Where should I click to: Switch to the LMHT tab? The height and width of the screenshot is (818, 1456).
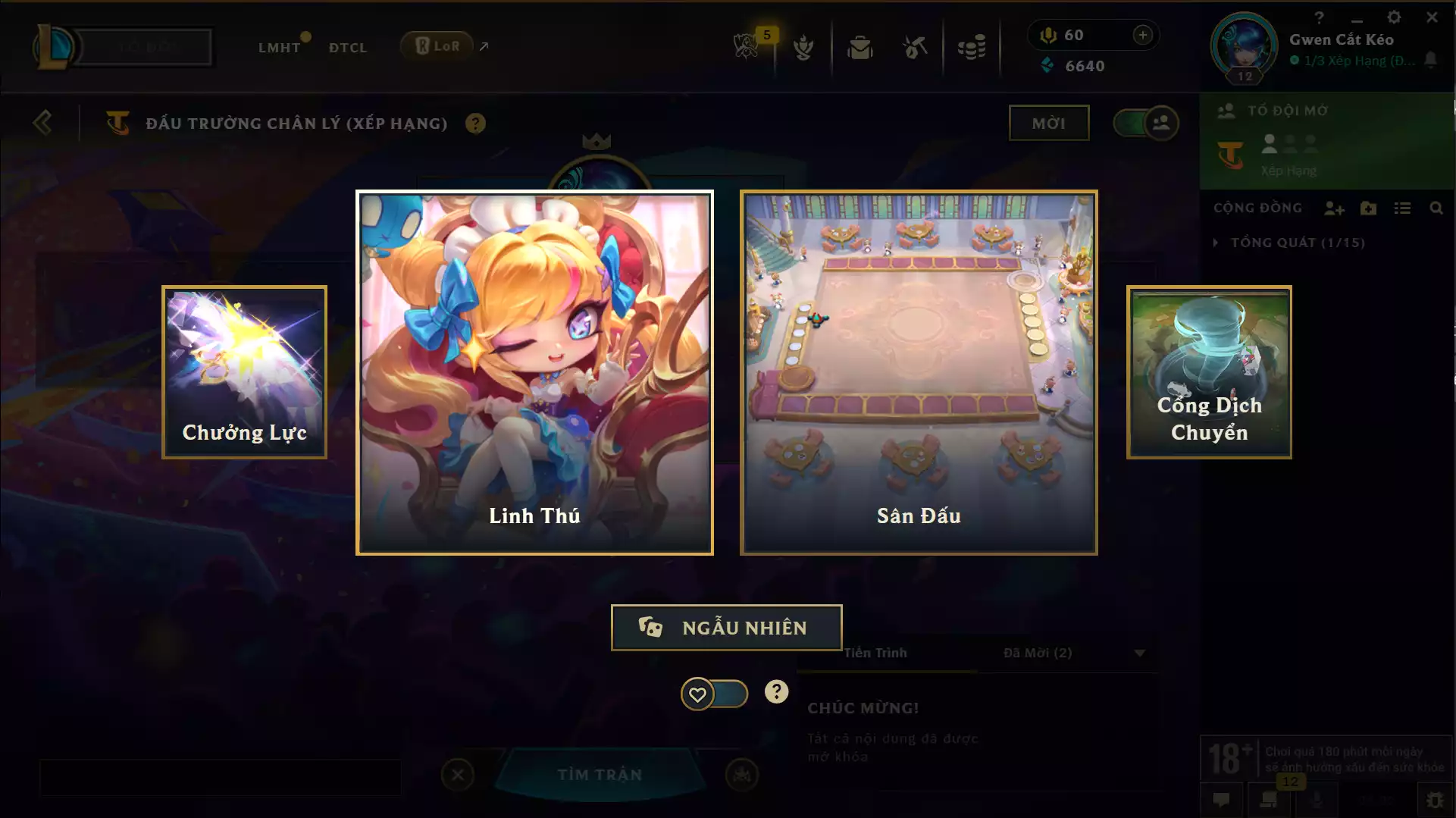pos(279,47)
